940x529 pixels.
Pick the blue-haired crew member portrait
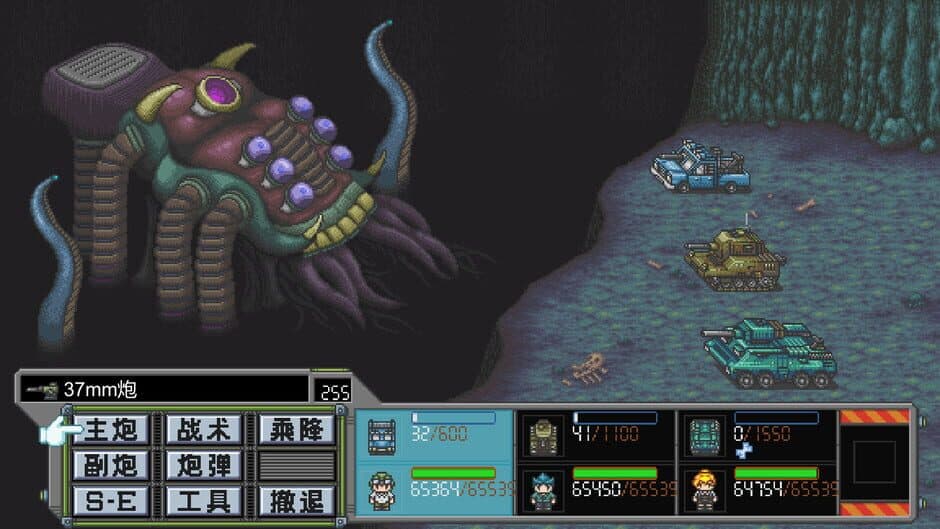[x=543, y=491]
